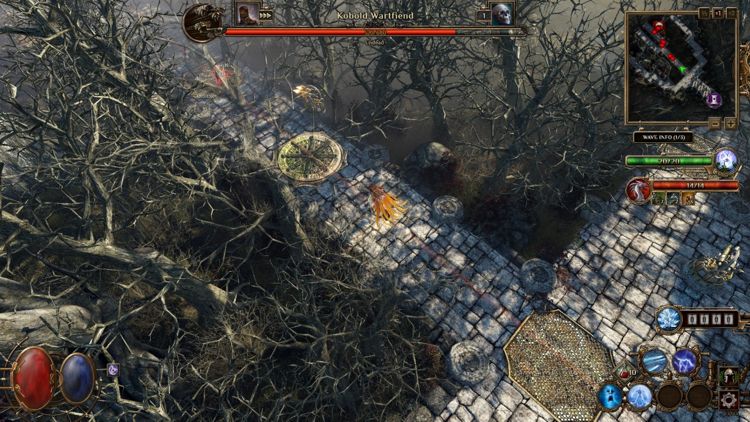Select the glowing blue figure skill
Viewport: 750px width, 422px height.
(640, 396)
